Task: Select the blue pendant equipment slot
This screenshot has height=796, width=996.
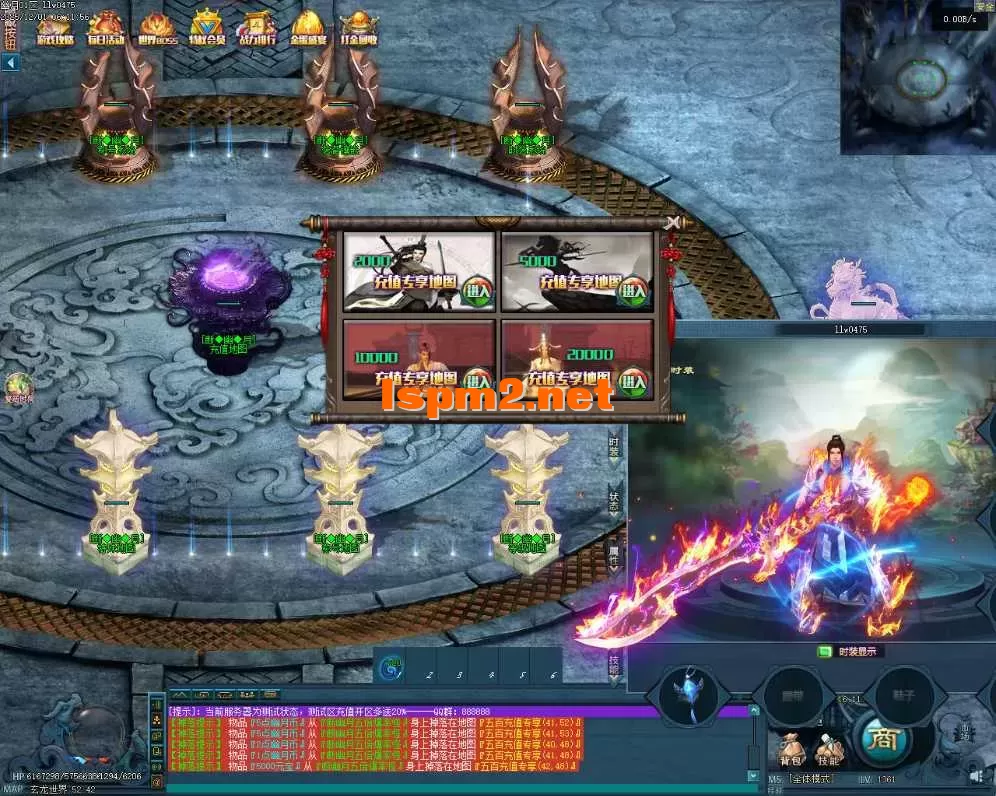Action: point(688,693)
